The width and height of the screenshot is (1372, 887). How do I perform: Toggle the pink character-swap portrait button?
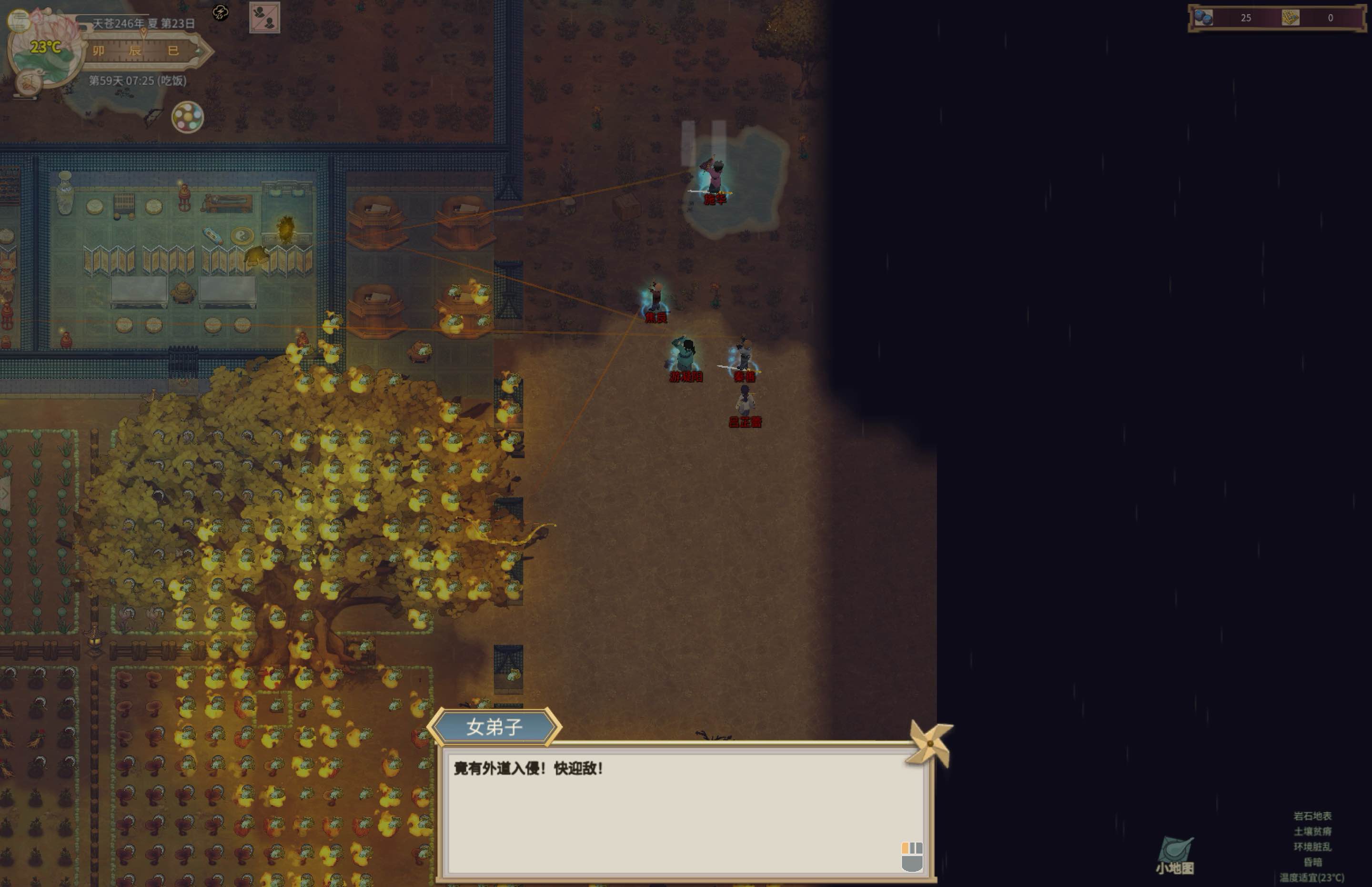(x=264, y=18)
